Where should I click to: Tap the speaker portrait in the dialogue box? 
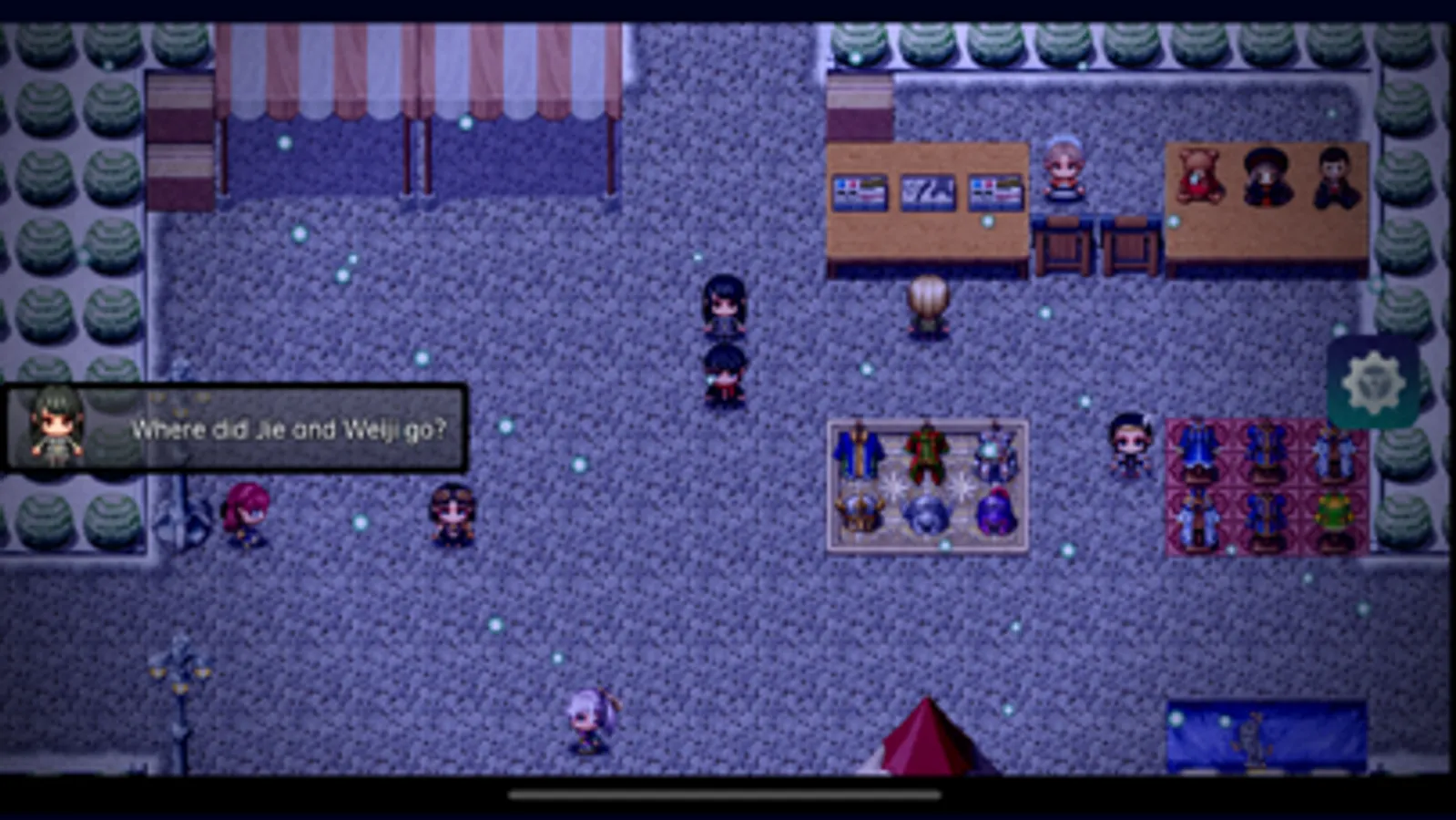pyautogui.click(x=55, y=425)
